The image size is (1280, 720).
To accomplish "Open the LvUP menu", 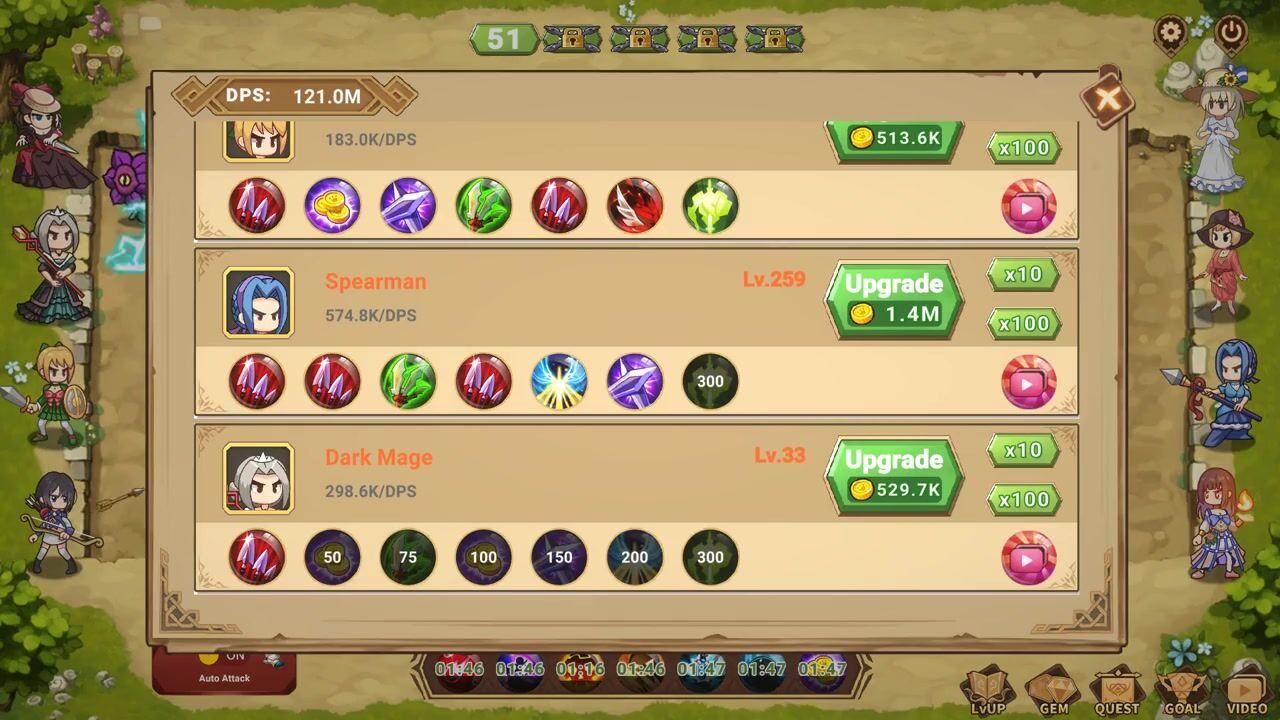I will pos(987,692).
